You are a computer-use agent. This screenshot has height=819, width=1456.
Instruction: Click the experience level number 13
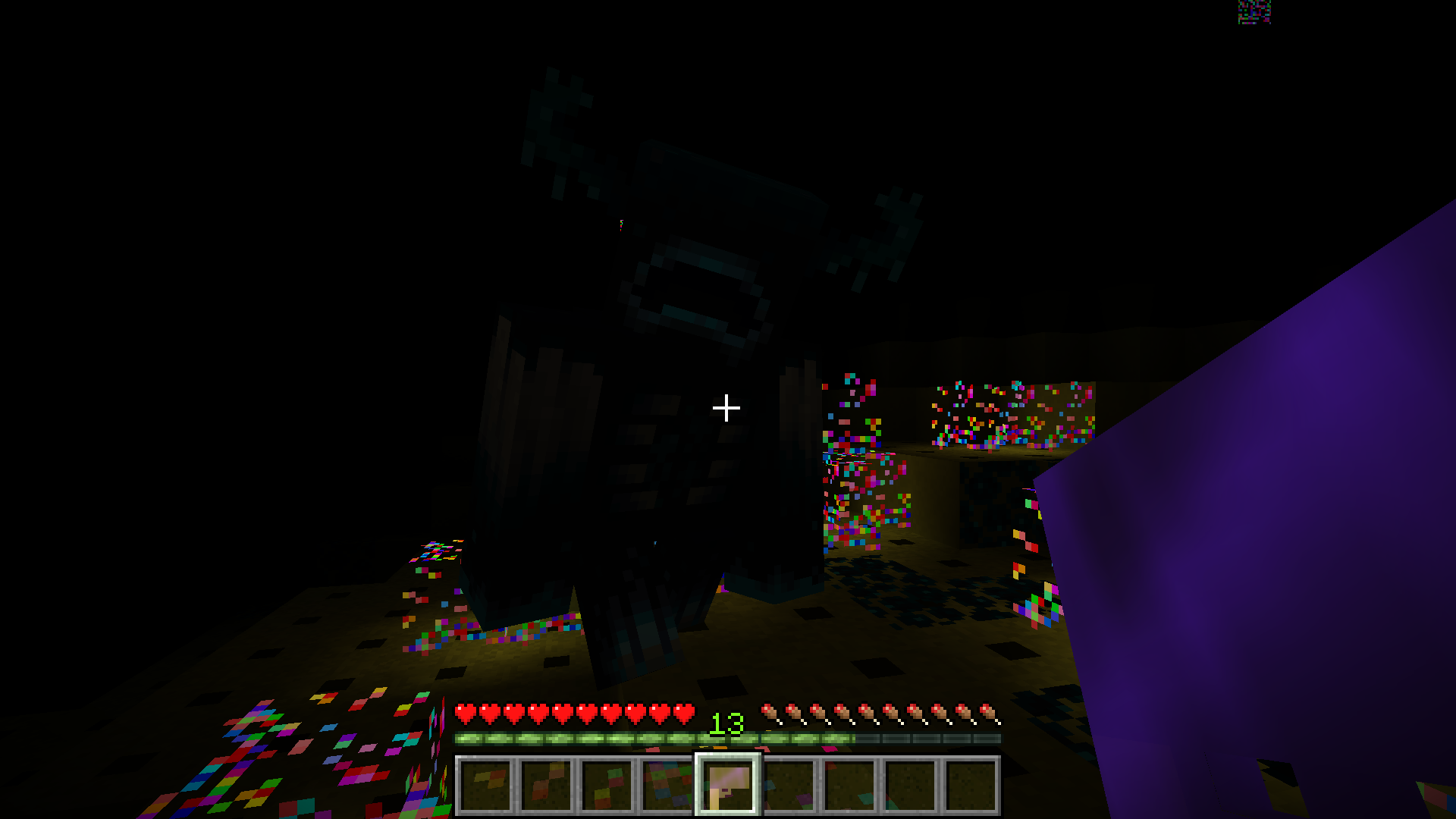[726, 724]
